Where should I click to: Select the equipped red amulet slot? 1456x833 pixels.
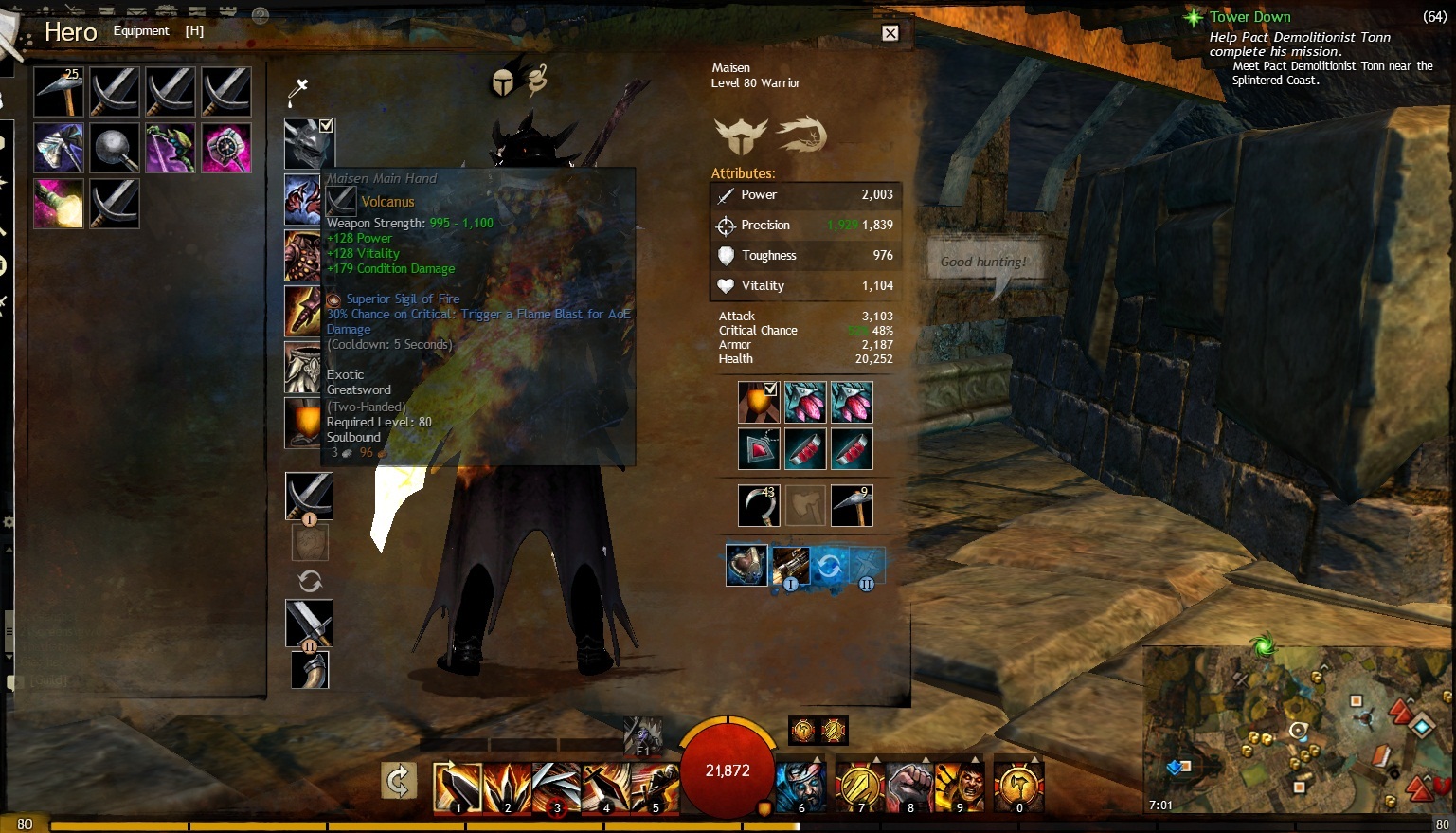(x=759, y=448)
